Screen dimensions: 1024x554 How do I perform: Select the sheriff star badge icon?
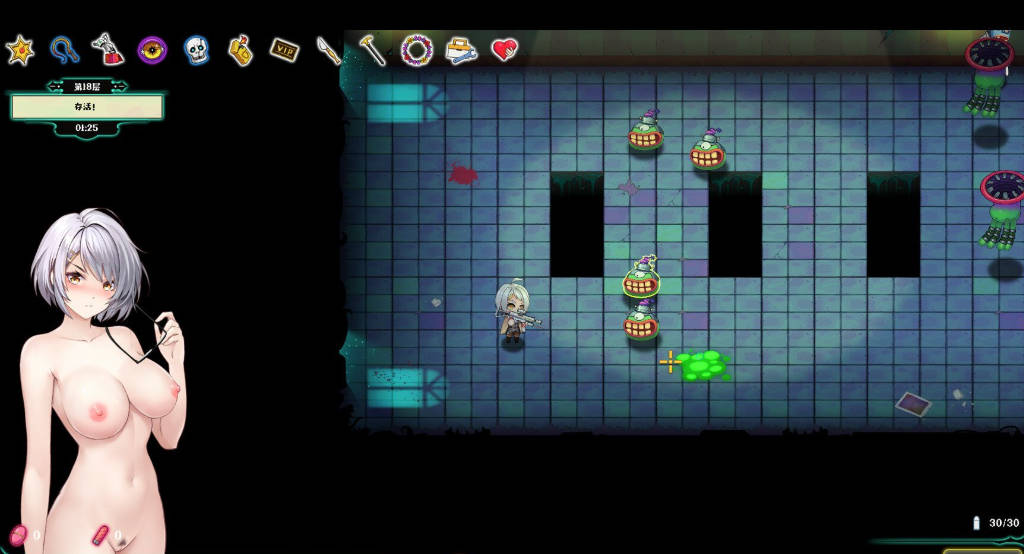pos(20,50)
